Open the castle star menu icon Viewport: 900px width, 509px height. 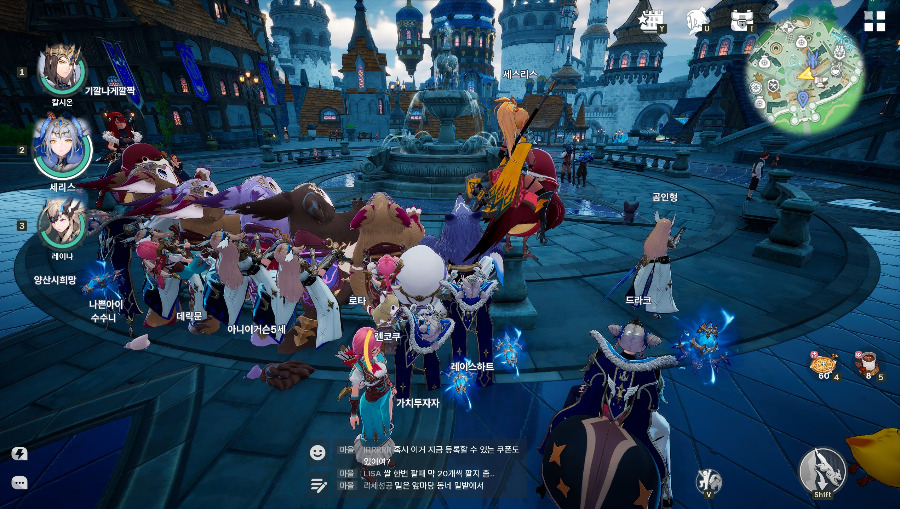pyautogui.click(x=653, y=19)
